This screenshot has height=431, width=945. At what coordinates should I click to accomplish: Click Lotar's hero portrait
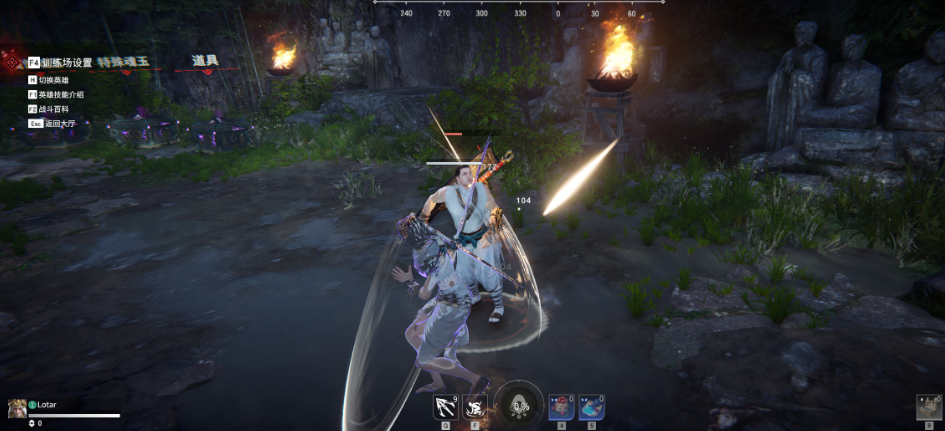[x=17, y=408]
